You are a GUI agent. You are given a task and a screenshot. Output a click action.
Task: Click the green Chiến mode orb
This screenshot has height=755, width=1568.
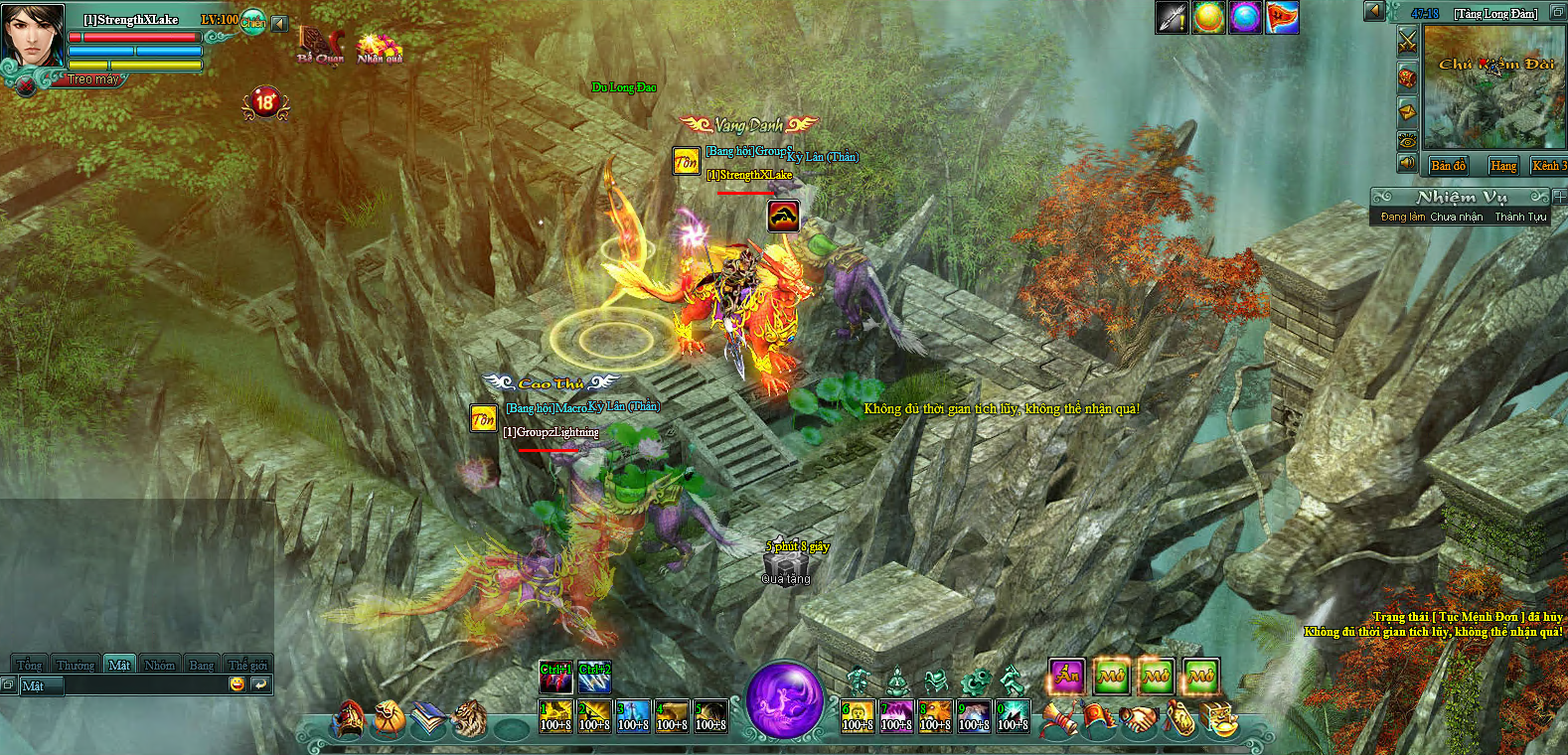(x=253, y=22)
